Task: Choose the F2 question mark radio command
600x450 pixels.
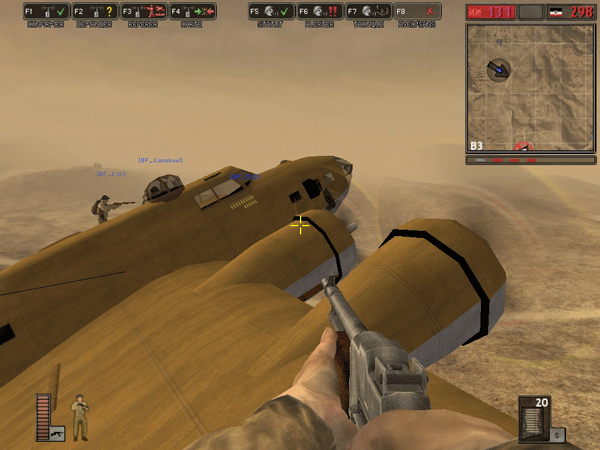Action: (x=95, y=12)
